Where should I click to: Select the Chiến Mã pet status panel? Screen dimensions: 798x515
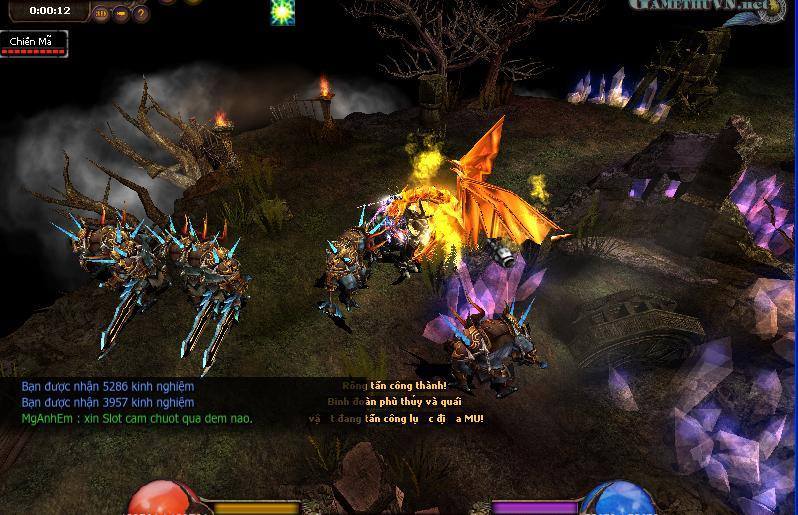[x=33, y=43]
